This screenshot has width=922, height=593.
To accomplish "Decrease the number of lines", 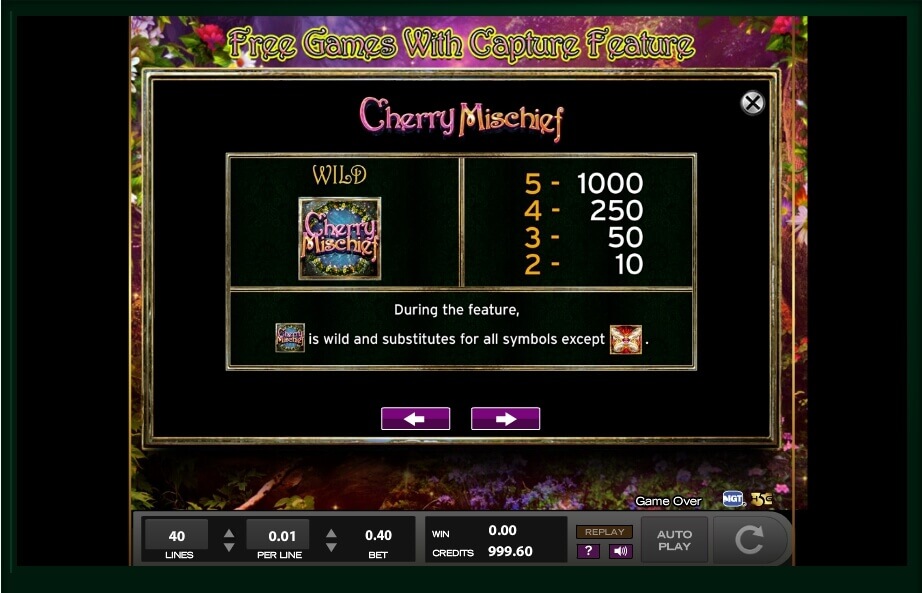I will click(229, 547).
